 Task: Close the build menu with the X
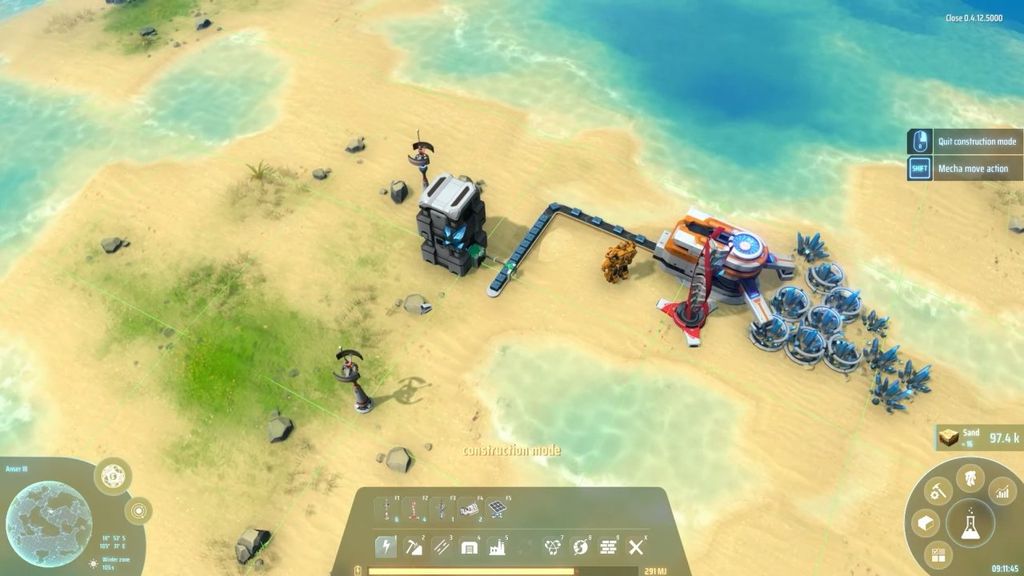point(635,546)
